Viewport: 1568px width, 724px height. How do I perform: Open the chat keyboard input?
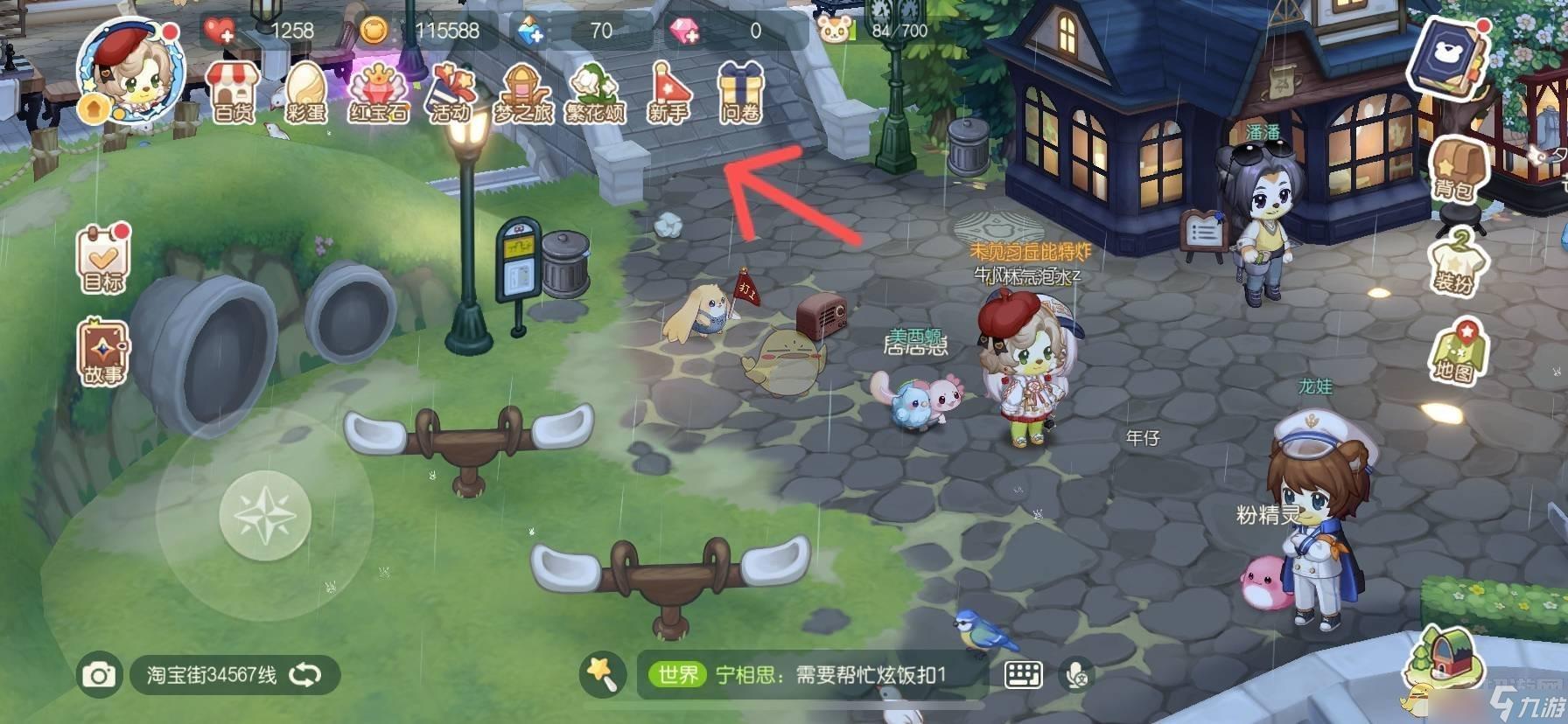coord(1023,674)
